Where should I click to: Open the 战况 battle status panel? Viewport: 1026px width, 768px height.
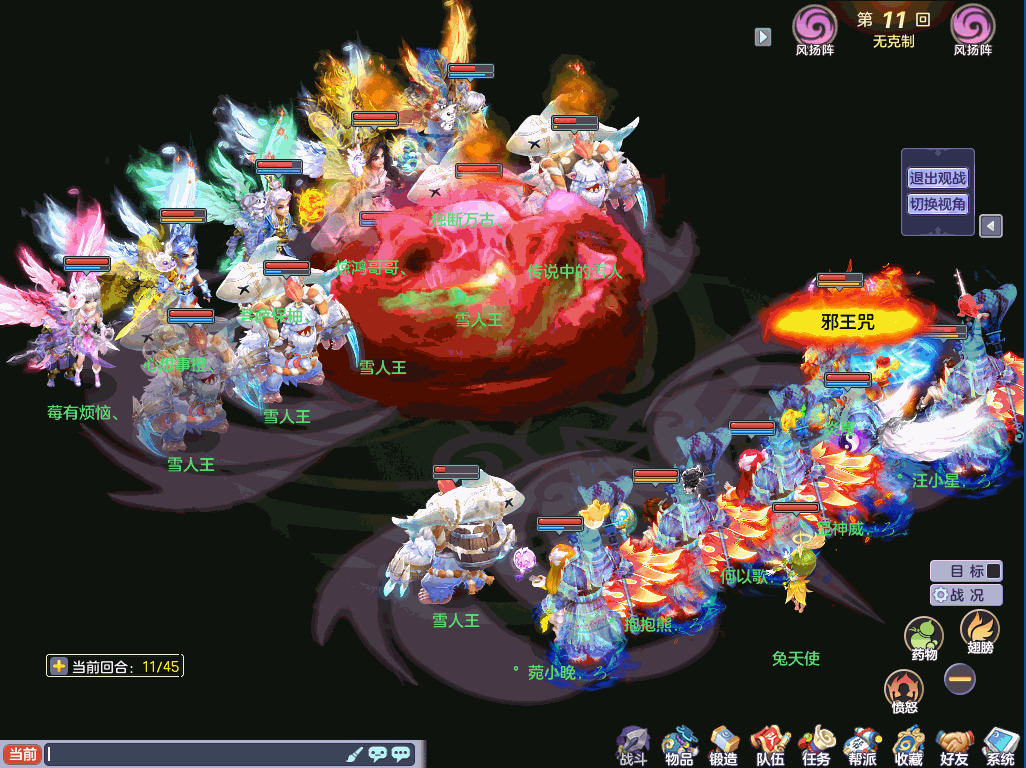pyautogui.click(x=966, y=595)
